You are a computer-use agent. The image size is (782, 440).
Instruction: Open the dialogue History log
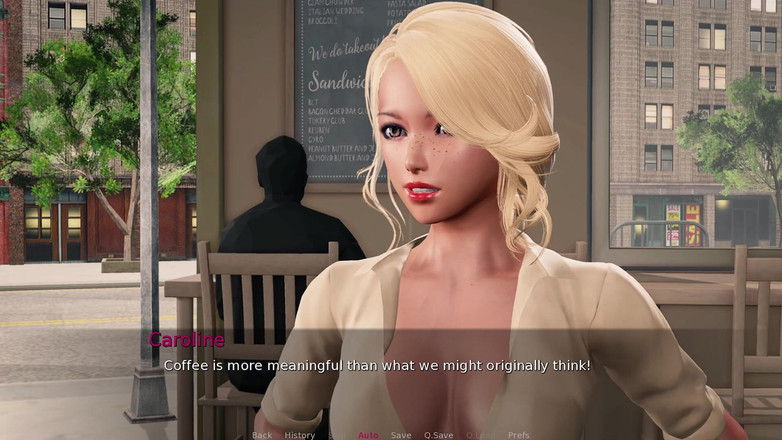click(x=299, y=435)
